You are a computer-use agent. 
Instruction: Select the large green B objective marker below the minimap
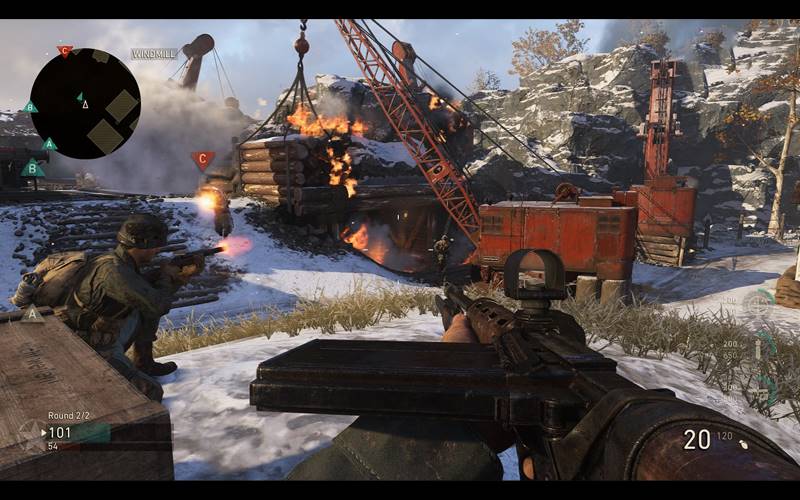[x=33, y=168]
